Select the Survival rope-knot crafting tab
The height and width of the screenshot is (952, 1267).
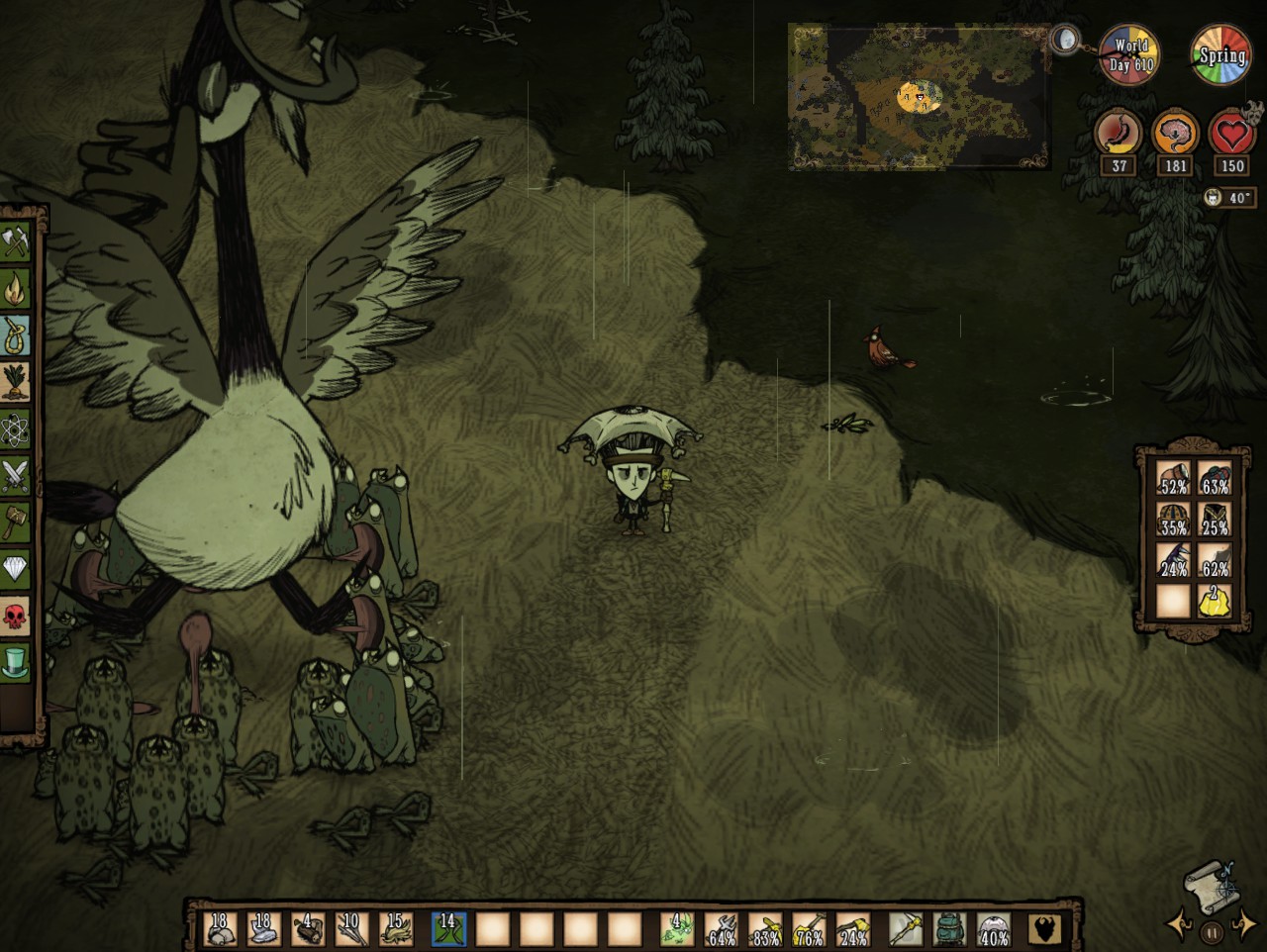pyautogui.click(x=15, y=335)
